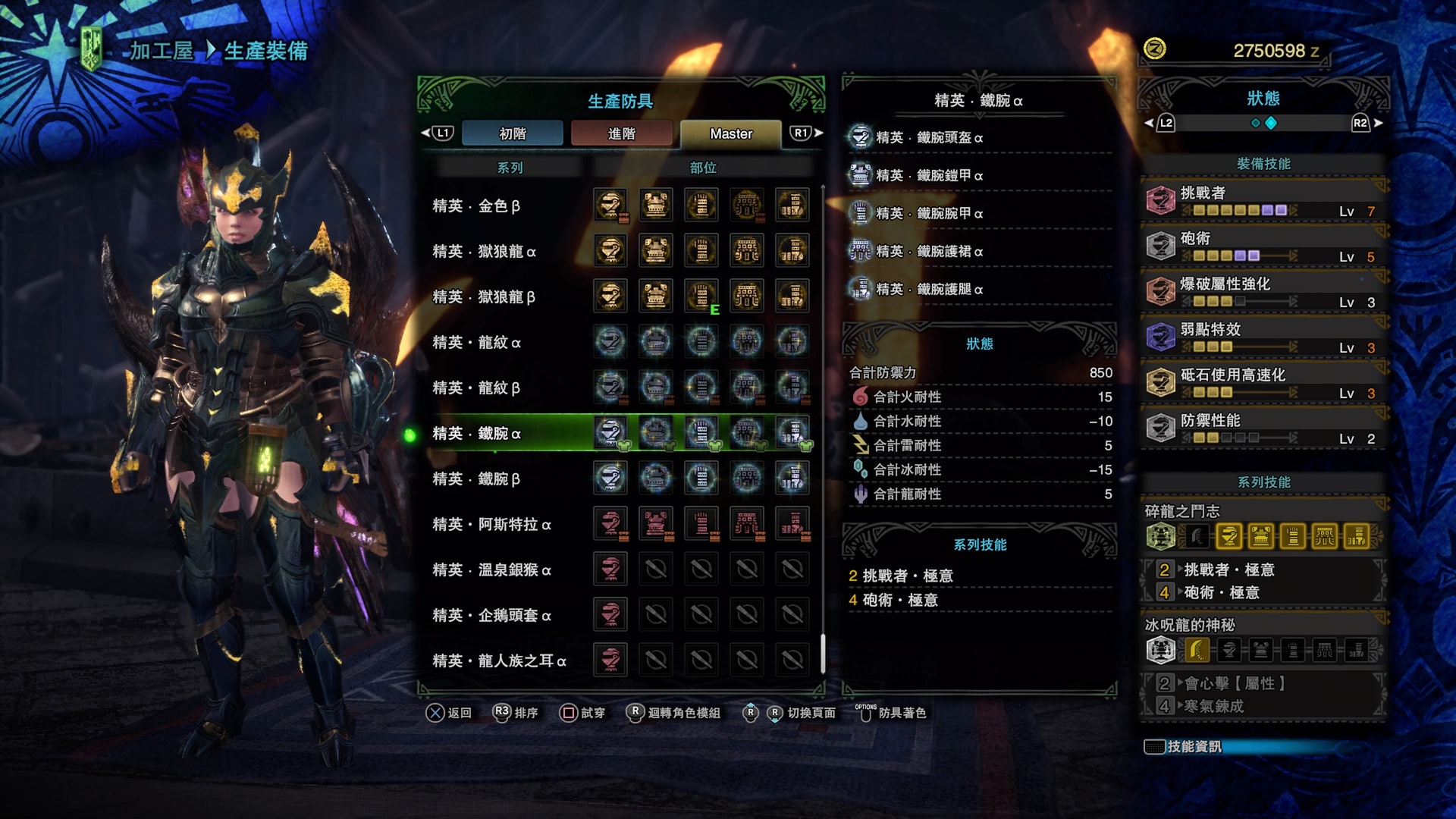Select the Master rank tab
Image resolution: width=1456 pixels, height=819 pixels.
(x=730, y=133)
